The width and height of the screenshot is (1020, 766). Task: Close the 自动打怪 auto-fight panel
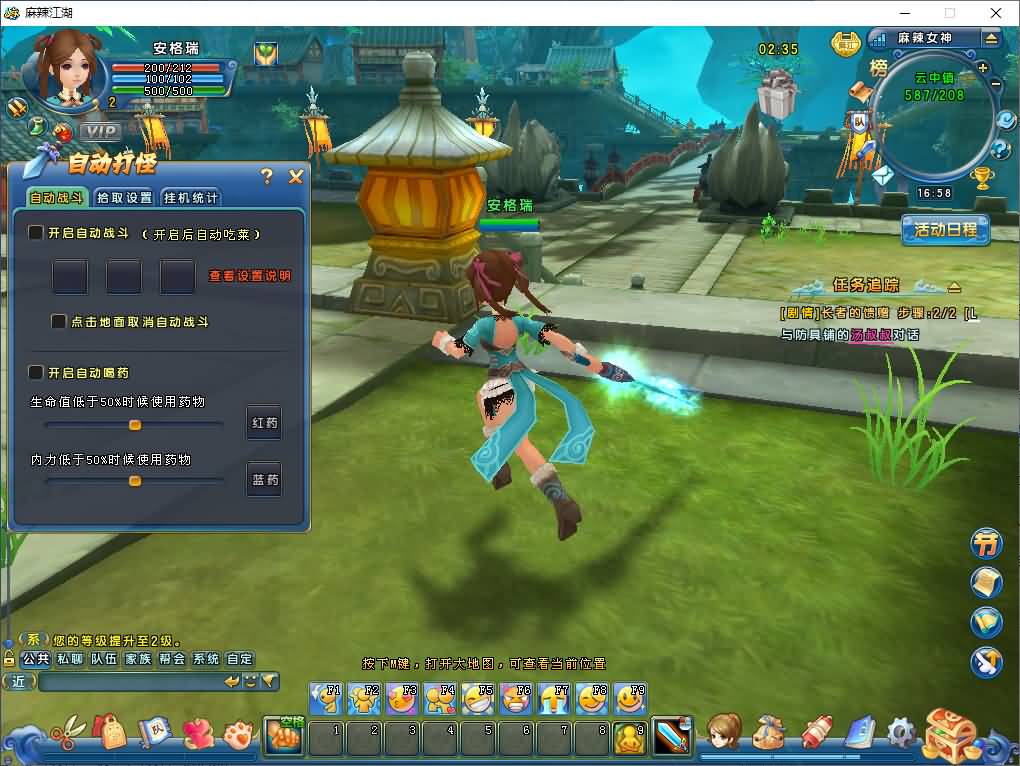click(296, 177)
